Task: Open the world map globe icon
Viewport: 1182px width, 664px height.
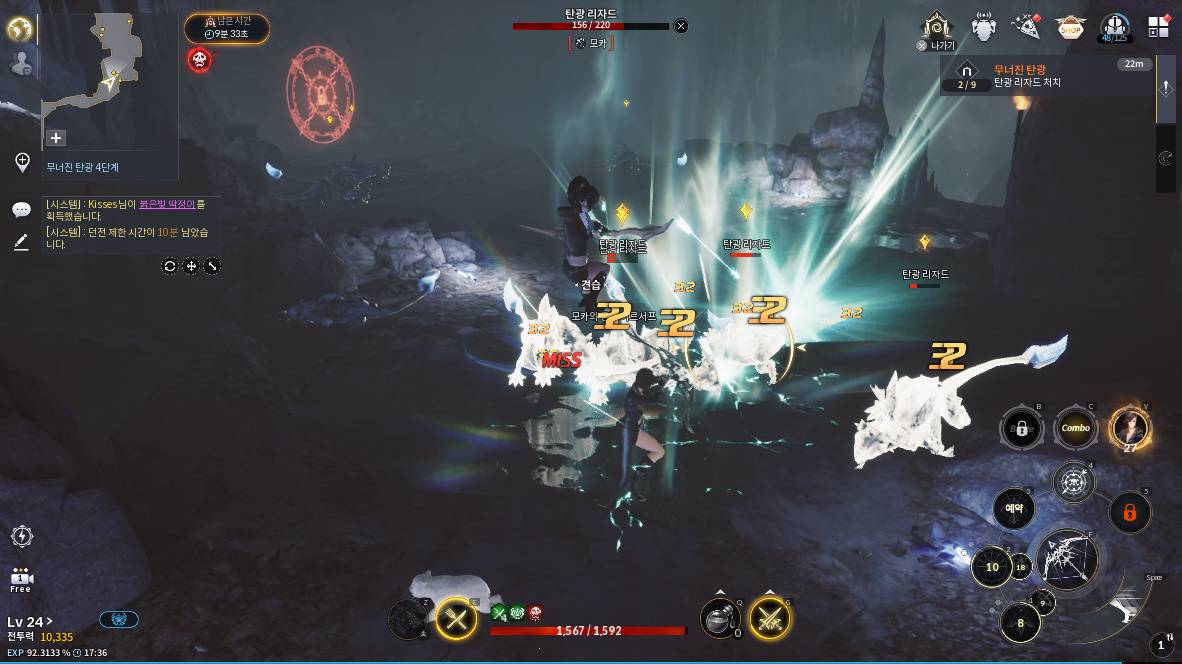Action: (x=20, y=29)
